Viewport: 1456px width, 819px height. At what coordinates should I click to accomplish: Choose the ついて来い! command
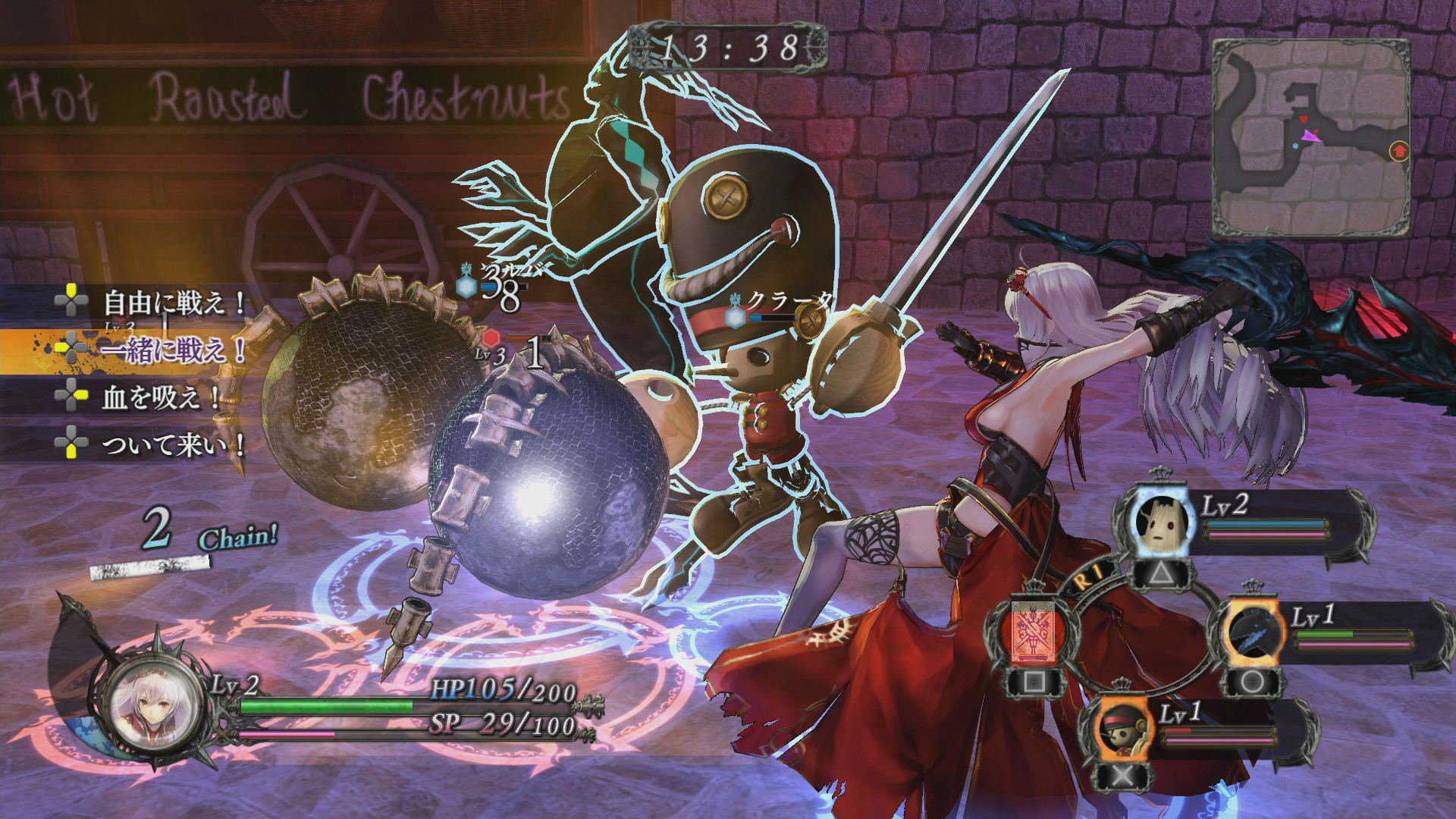coord(173,445)
